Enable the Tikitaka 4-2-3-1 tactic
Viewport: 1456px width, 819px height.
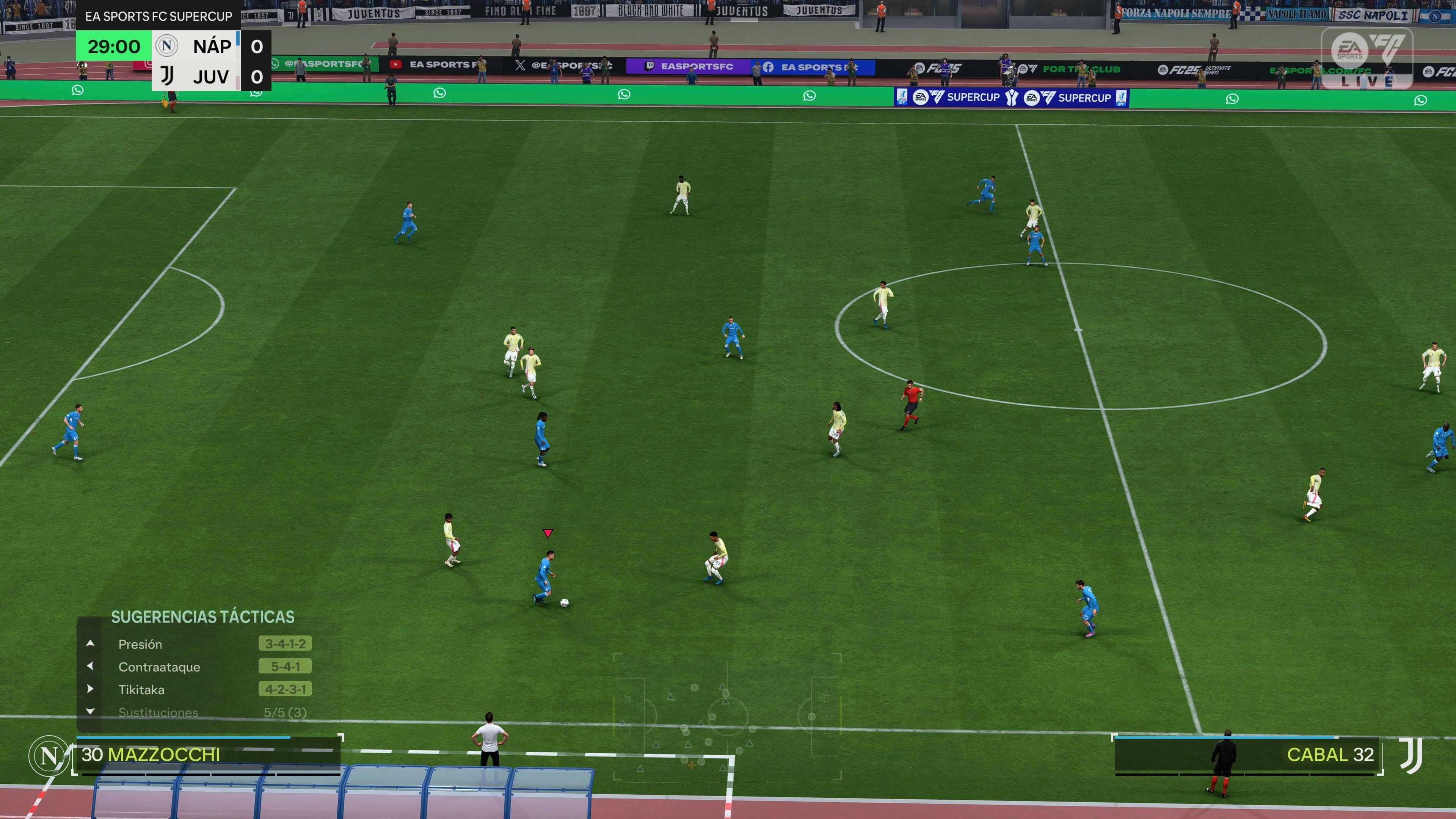point(286,689)
